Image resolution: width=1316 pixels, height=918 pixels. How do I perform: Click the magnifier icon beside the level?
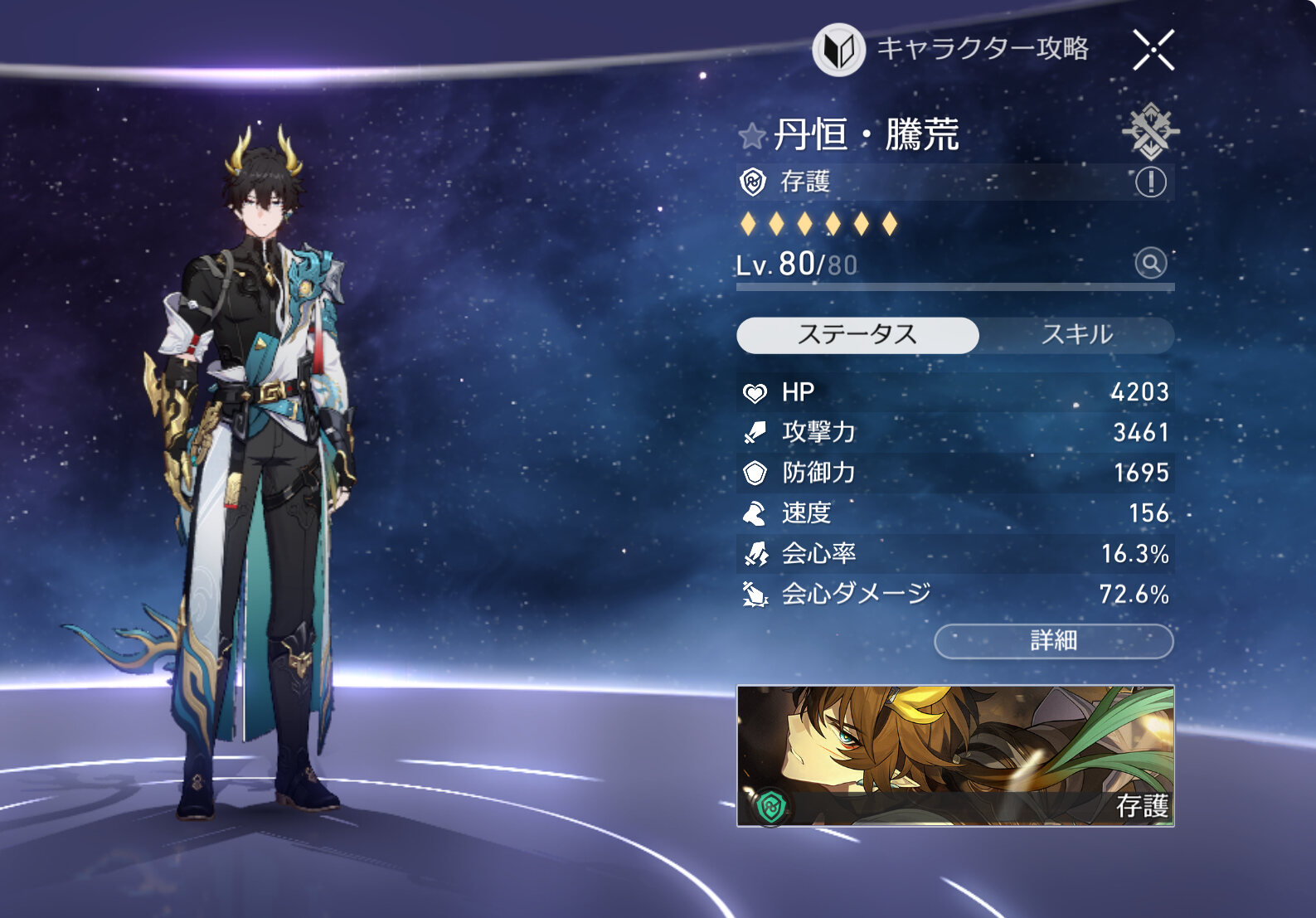(1150, 264)
